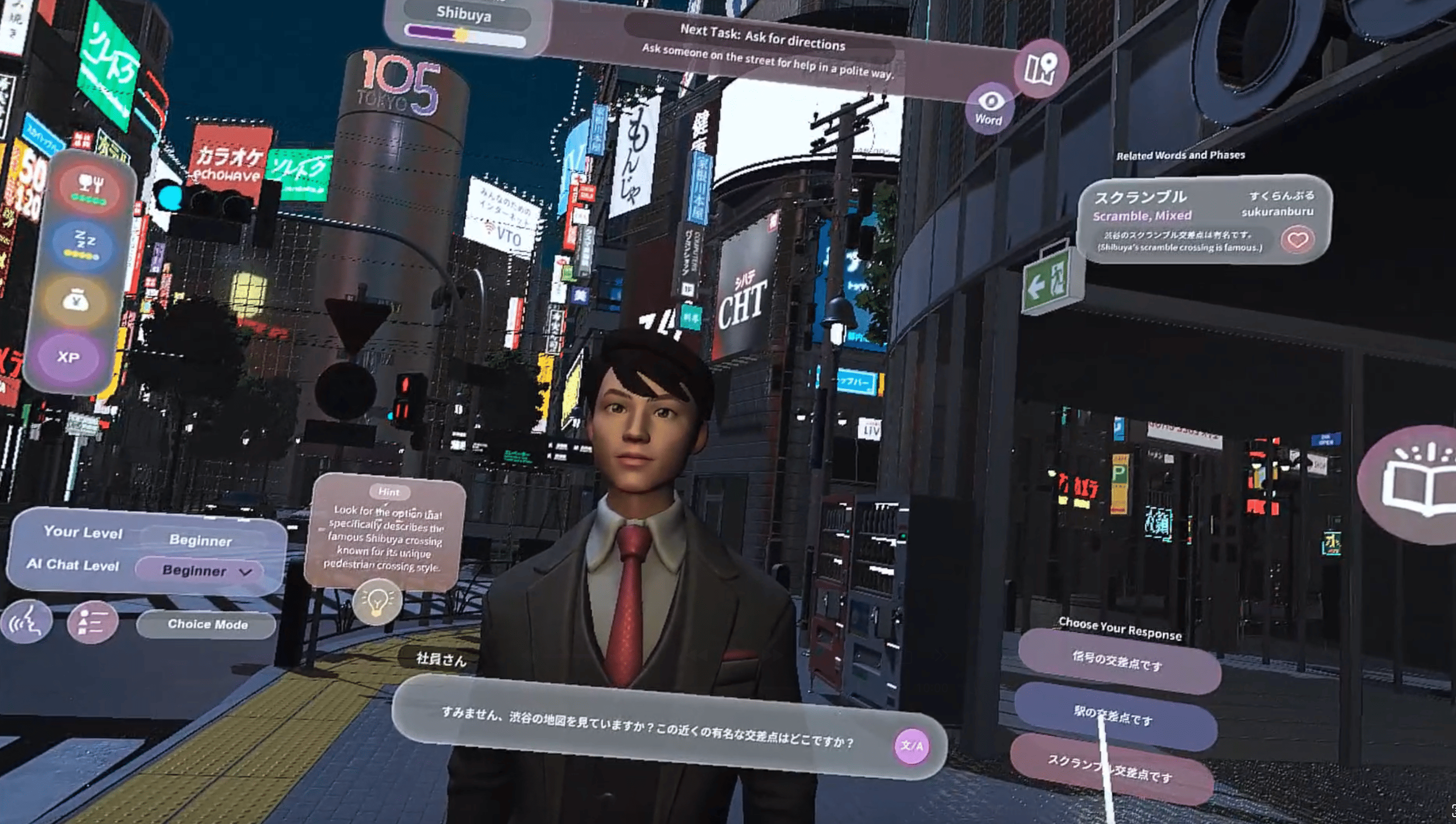Toggle the Word visibility eye button

[989, 108]
